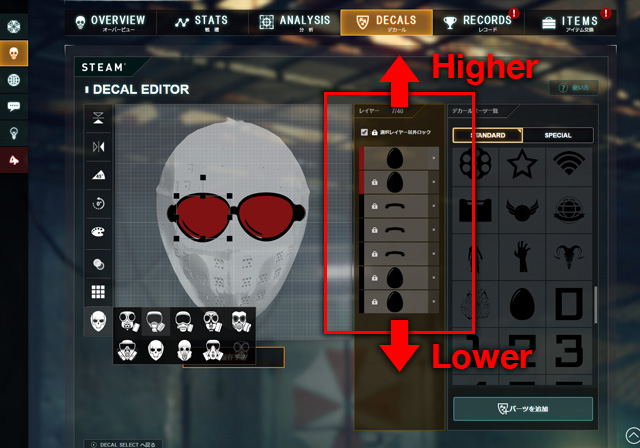Click the lightbulb sidebar icon
Viewport: 640px width, 448px height.
coord(14,132)
